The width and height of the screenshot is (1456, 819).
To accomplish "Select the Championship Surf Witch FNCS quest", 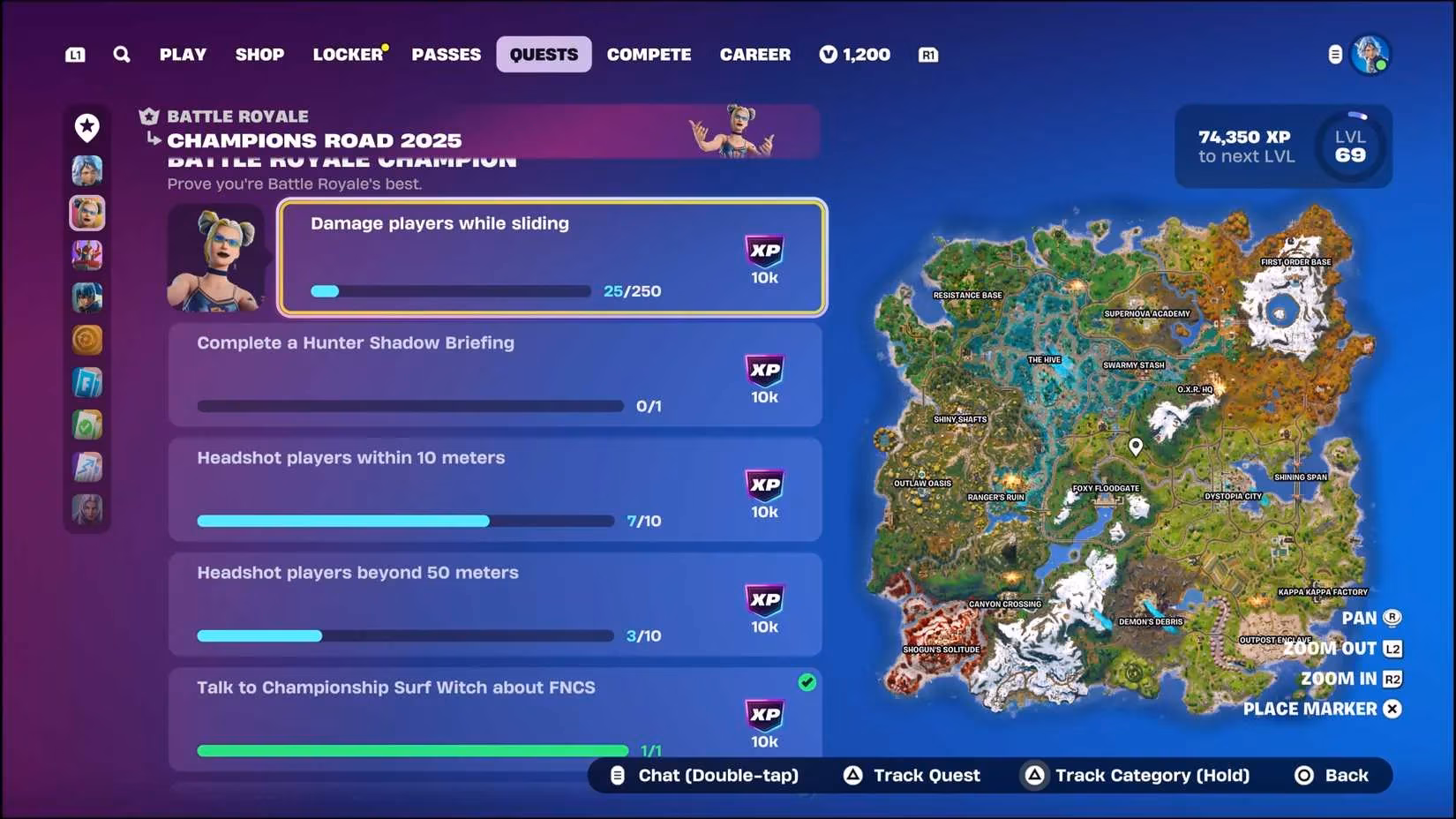I will coord(495,717).
